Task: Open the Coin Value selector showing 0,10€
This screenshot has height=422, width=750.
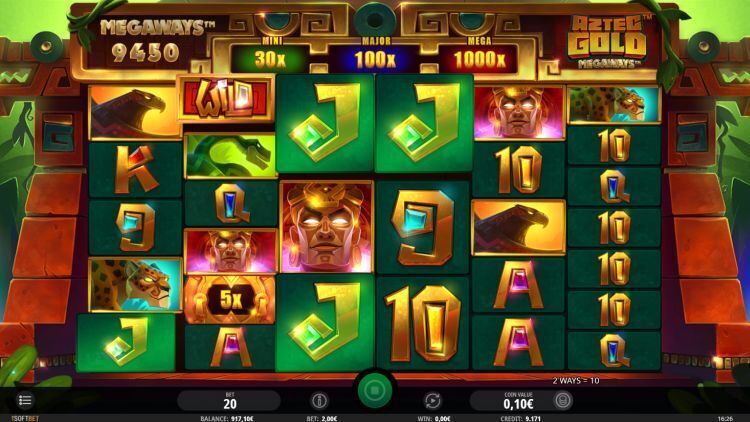Action: (x=518, y=400)
